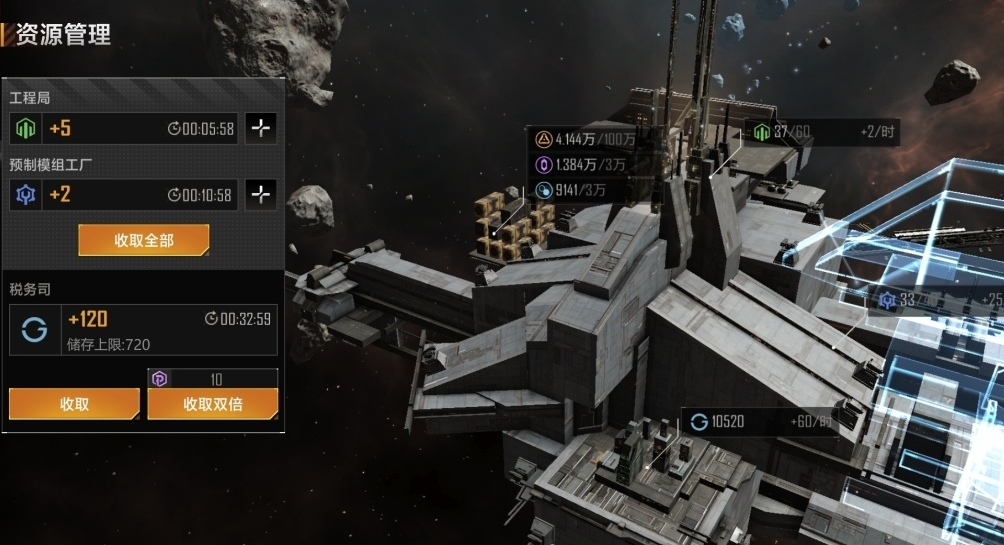This screenshot has height=545, width=1004.
Task: Open the station label showing 37/60 green resource
Action: [x=820, y=132]
